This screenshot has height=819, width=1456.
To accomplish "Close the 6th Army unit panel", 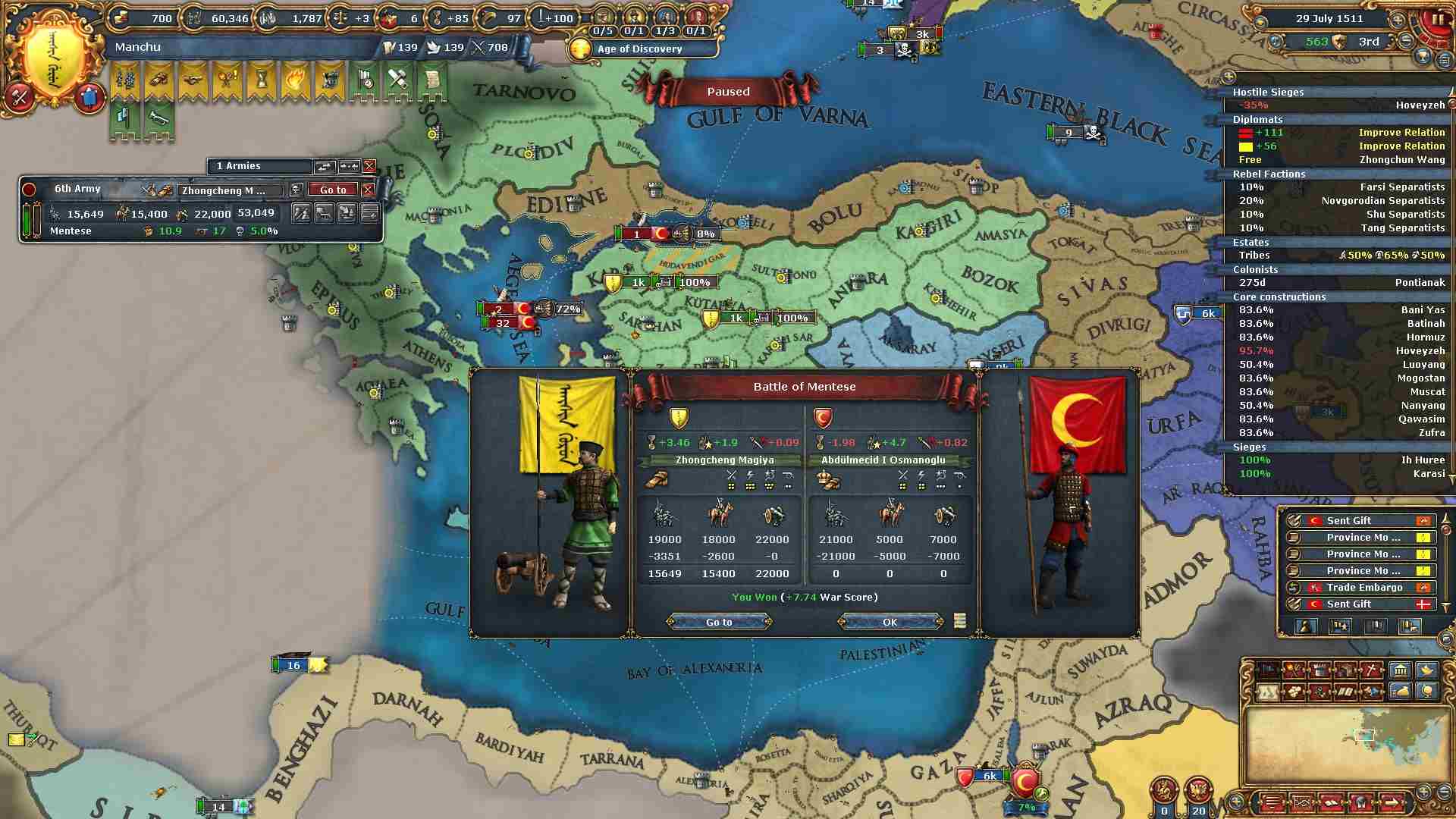I will 368,190.
